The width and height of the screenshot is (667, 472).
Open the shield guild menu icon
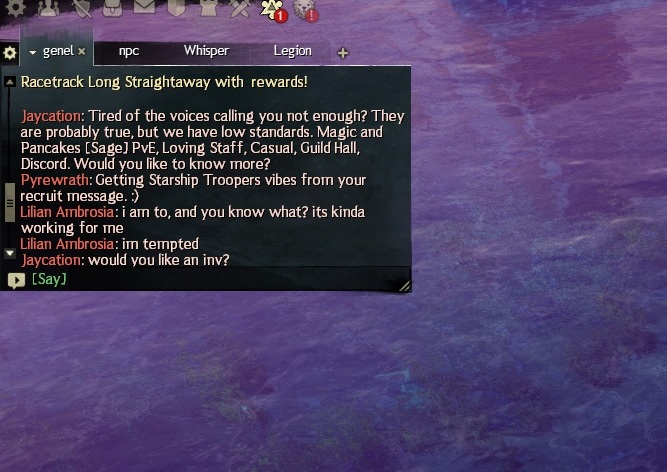coord(176,9)
